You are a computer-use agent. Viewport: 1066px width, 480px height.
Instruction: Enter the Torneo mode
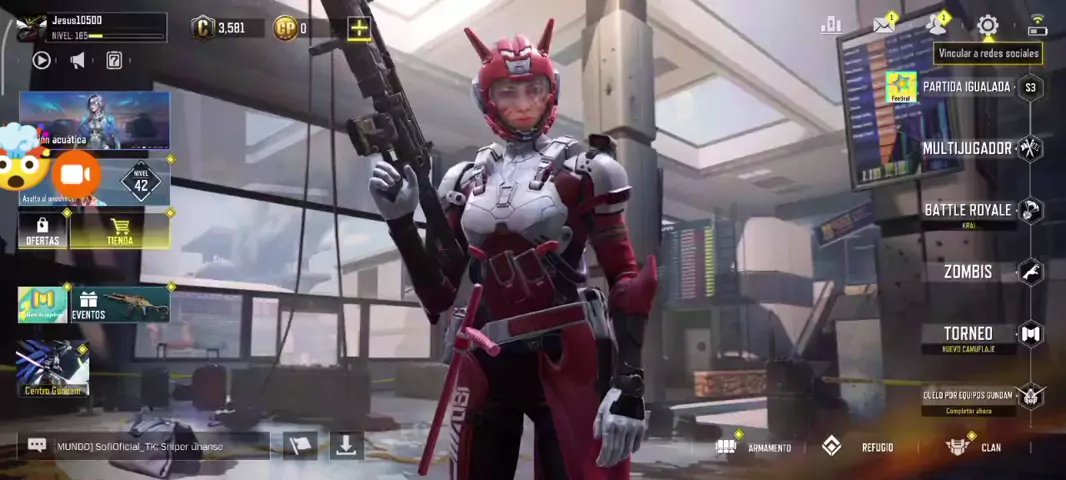pos(968,334)
